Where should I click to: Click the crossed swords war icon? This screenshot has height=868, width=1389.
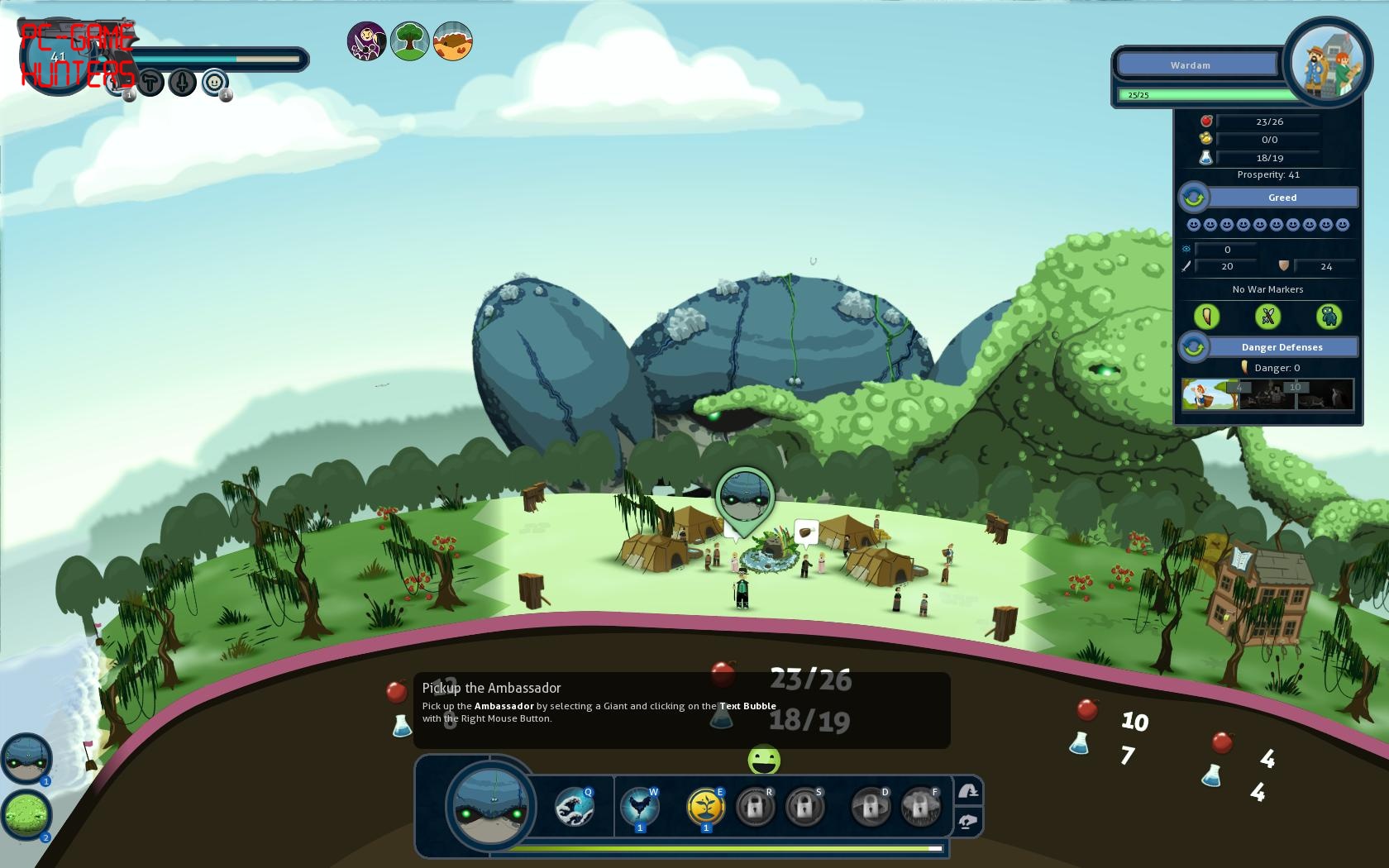pyautogui.click(x=1267, y=317)
